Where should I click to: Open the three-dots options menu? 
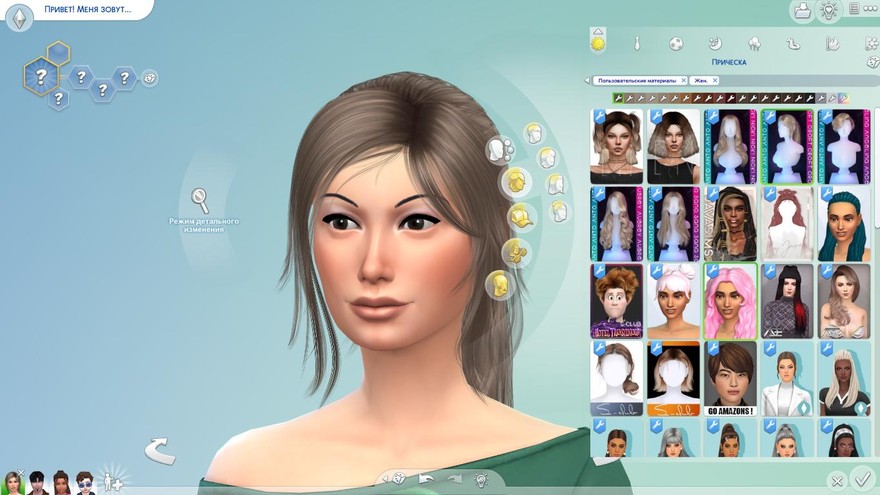[x=864, y=10]
